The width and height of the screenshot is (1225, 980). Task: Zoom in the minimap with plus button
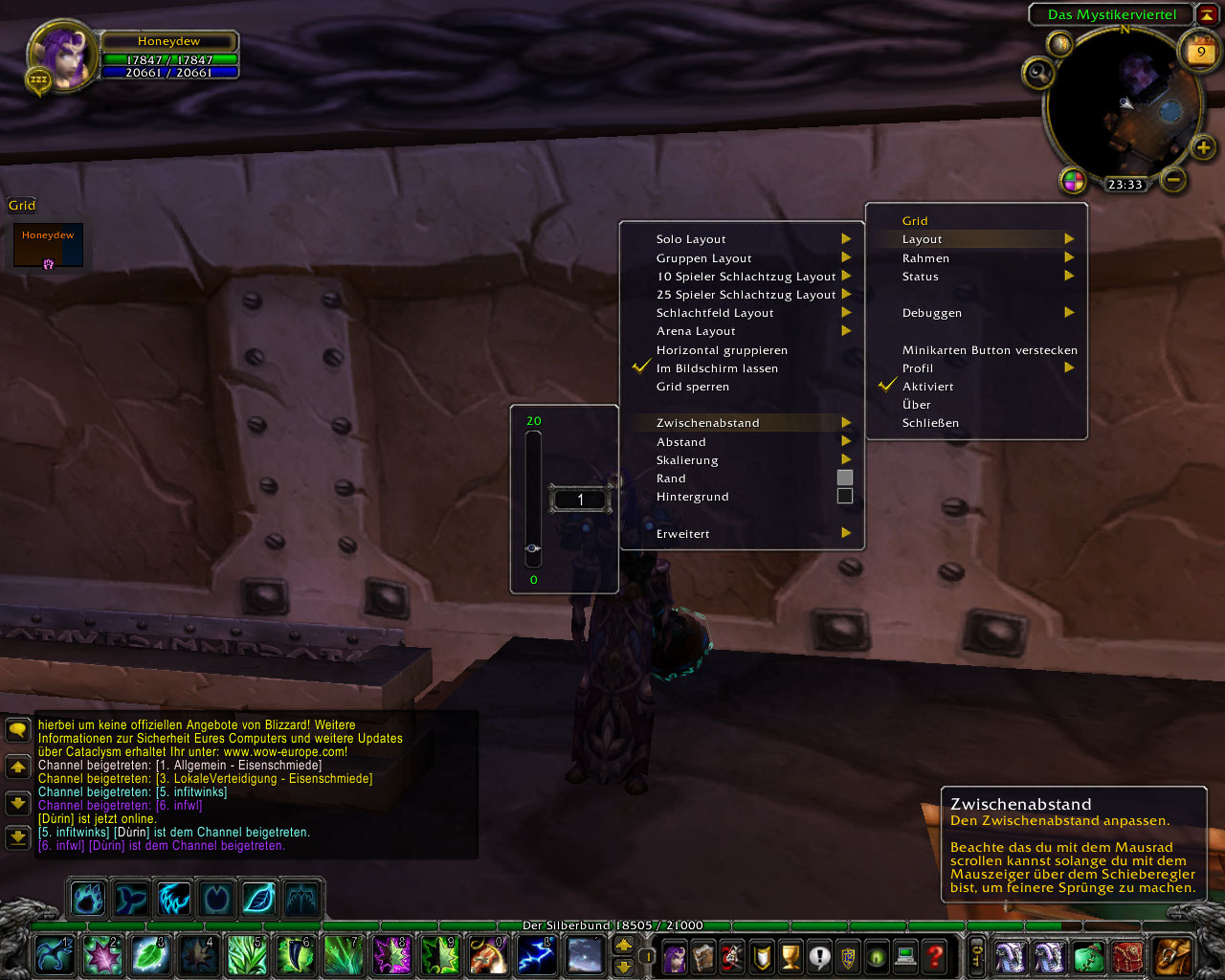click(1203, 147)
